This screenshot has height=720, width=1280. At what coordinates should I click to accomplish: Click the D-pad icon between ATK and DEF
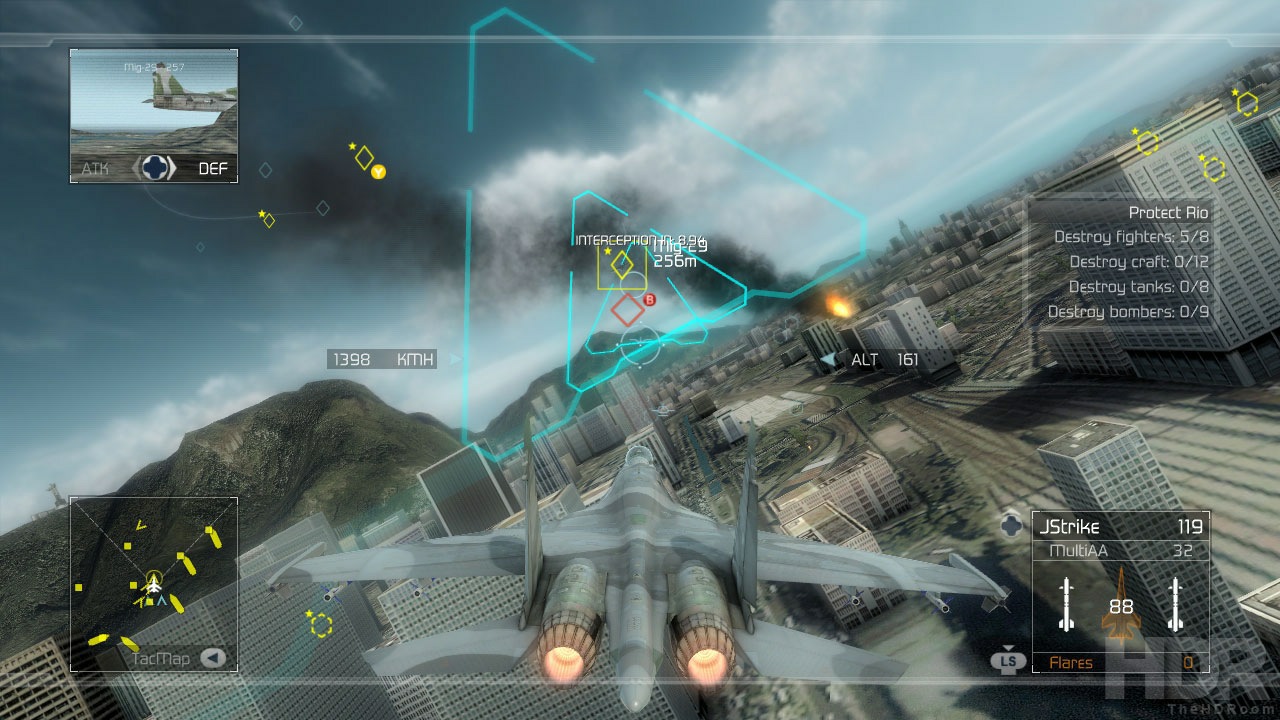[155, 169]
